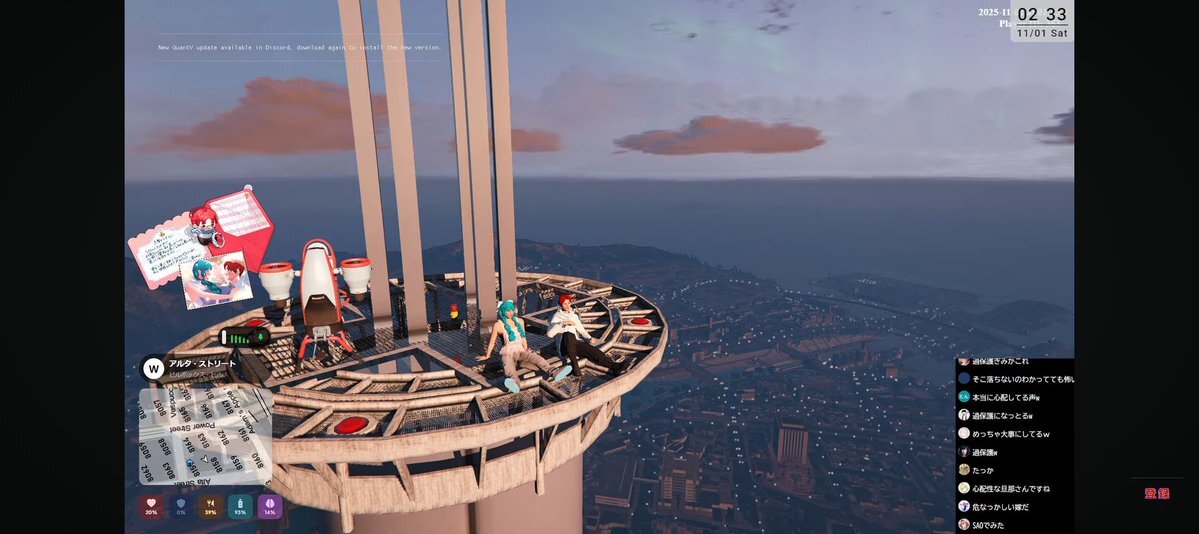Click the QuantV update notification text
Image resolution: width=1199 pixels, height=534 pixels.
[299, 47]
